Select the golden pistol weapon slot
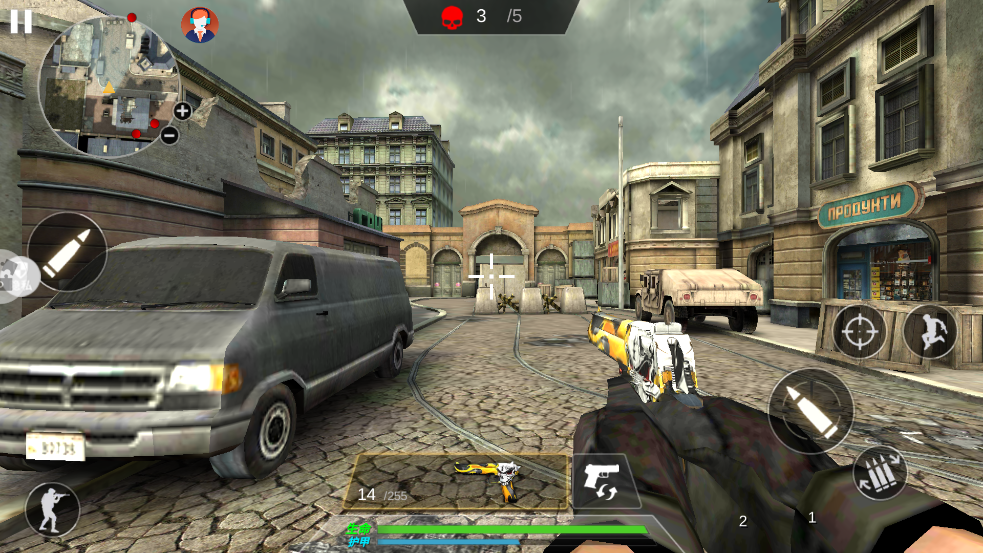The width and height of the screenshot is (983, 553). click(457, 481)
